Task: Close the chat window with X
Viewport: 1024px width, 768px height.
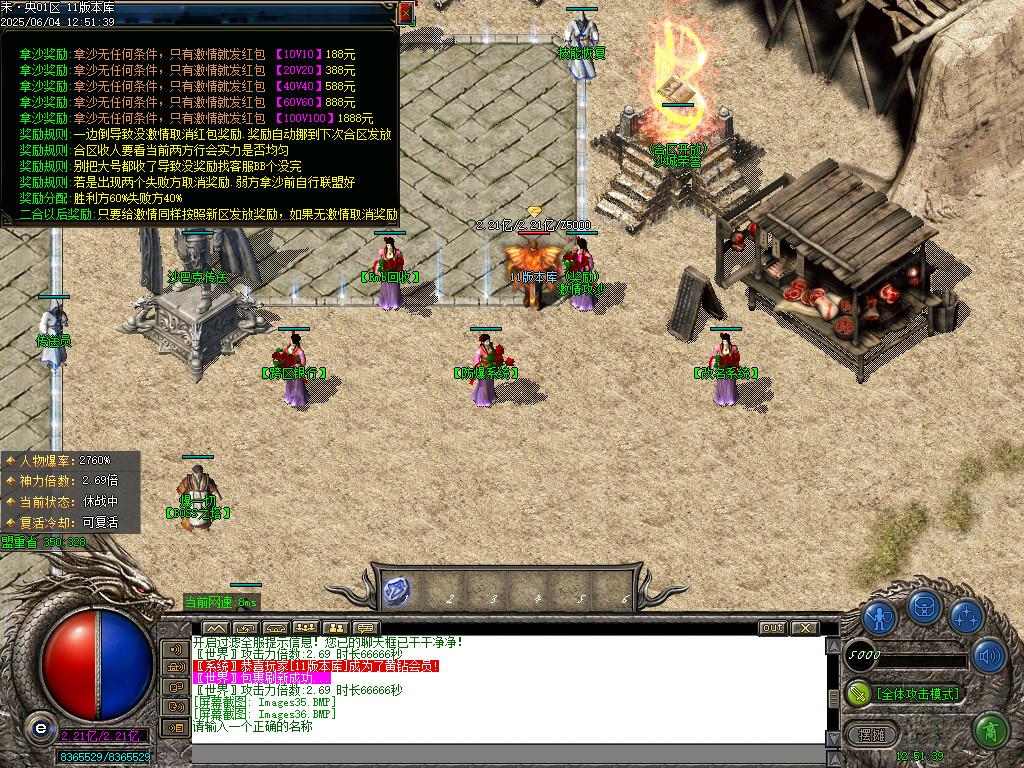Action: 803,628
